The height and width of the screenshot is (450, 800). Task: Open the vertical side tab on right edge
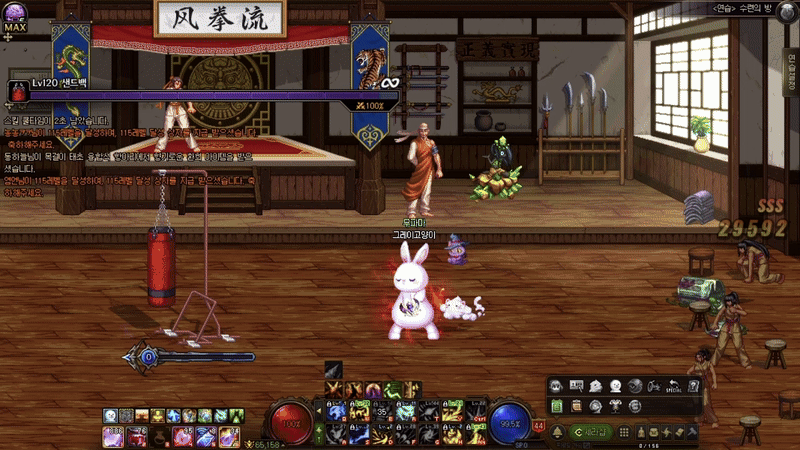[792, 70]
